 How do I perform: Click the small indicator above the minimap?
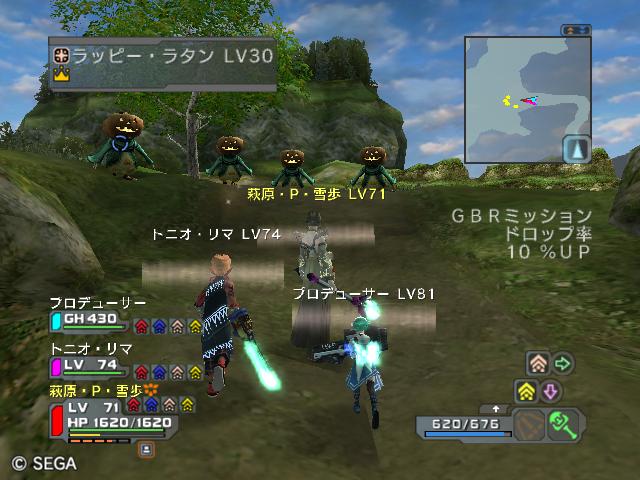pos(576,31)
